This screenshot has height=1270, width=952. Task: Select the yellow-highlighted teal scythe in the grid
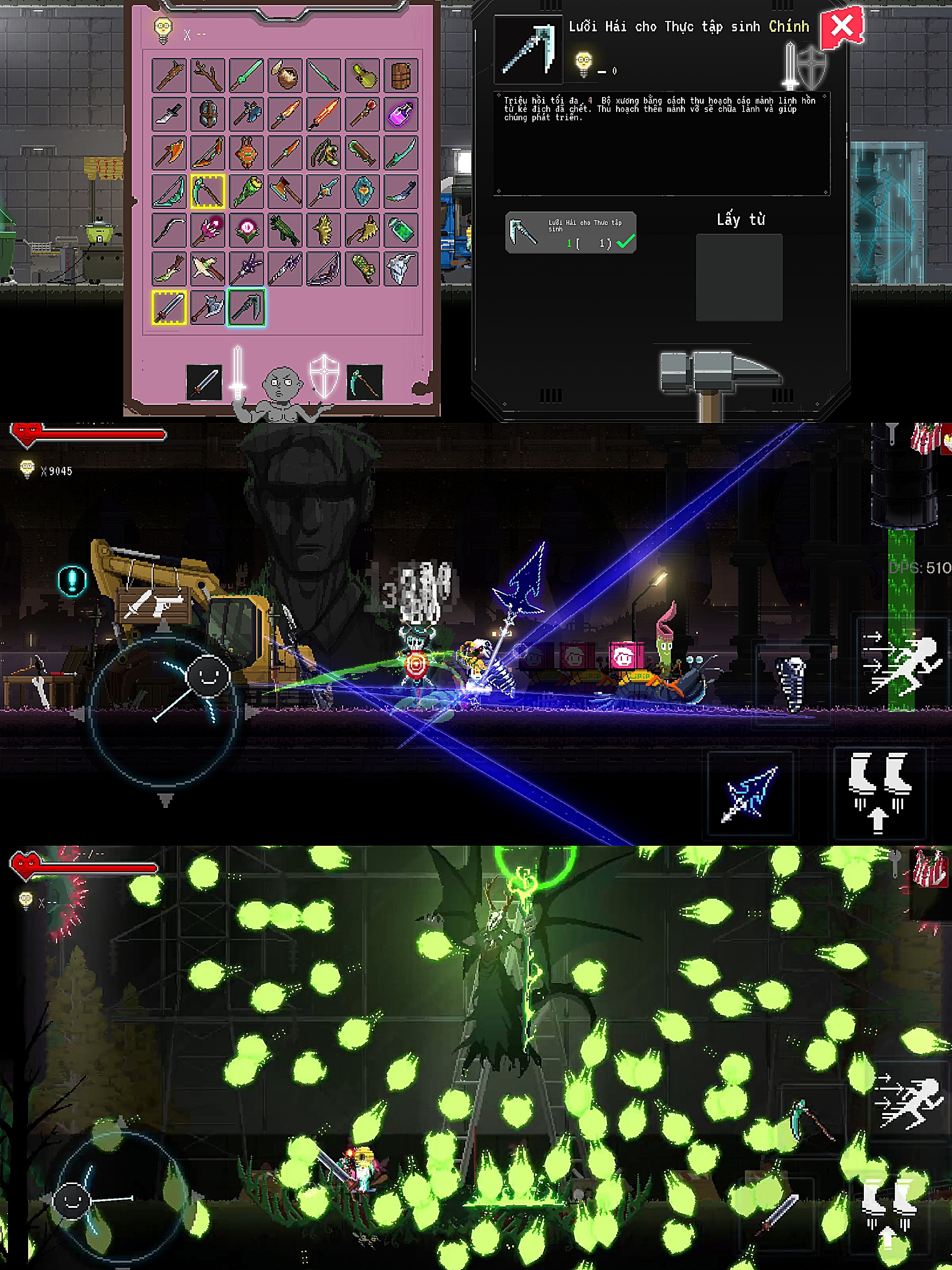point(208,191)
